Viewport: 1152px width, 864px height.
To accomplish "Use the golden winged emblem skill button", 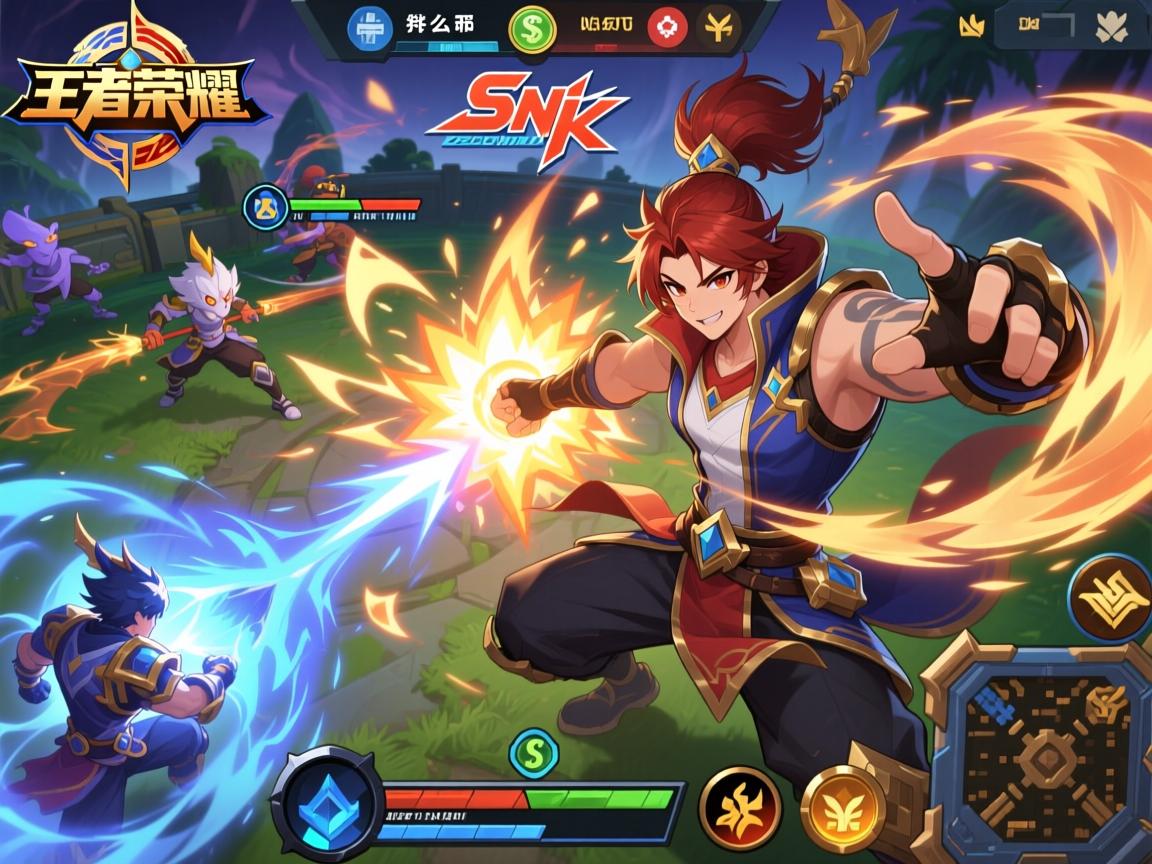I will pos(842,808).
